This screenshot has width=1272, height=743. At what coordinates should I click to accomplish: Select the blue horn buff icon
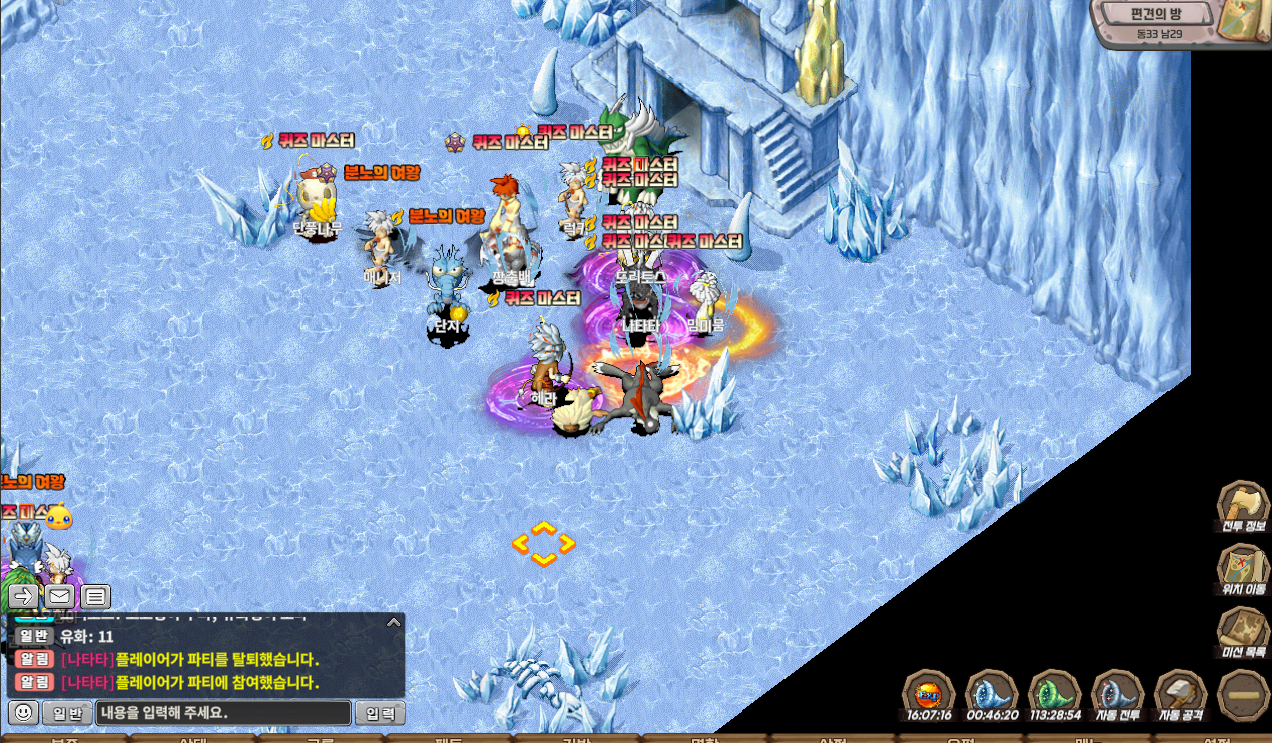point(991,692)
